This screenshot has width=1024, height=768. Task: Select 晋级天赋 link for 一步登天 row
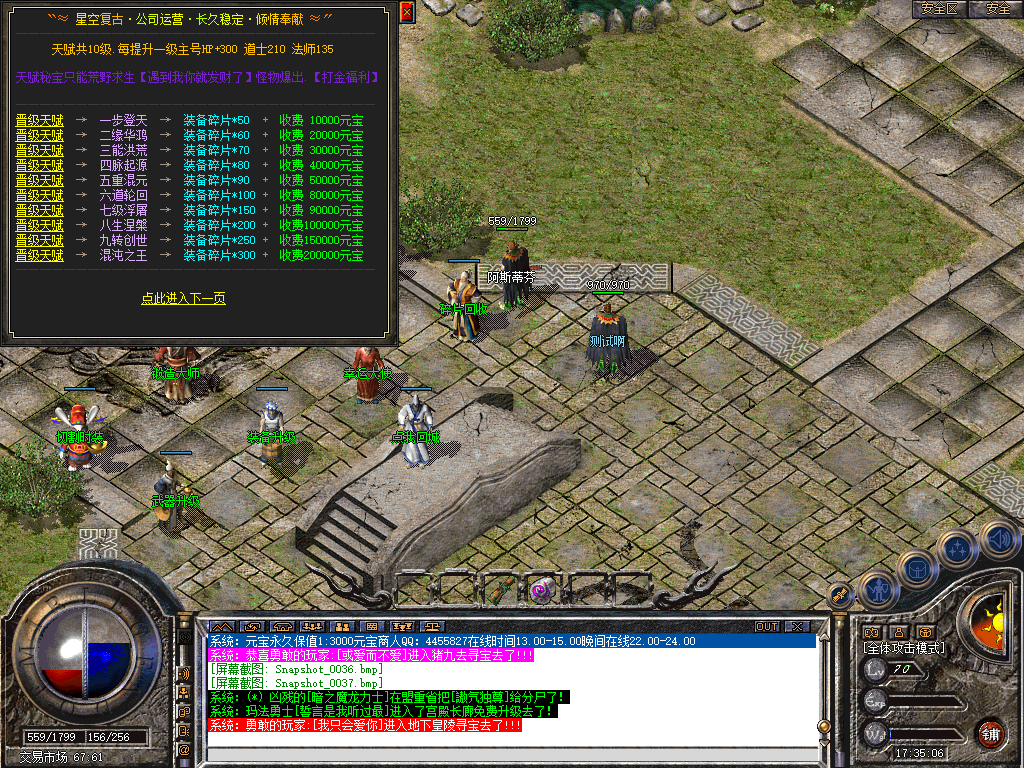[39, 121]
